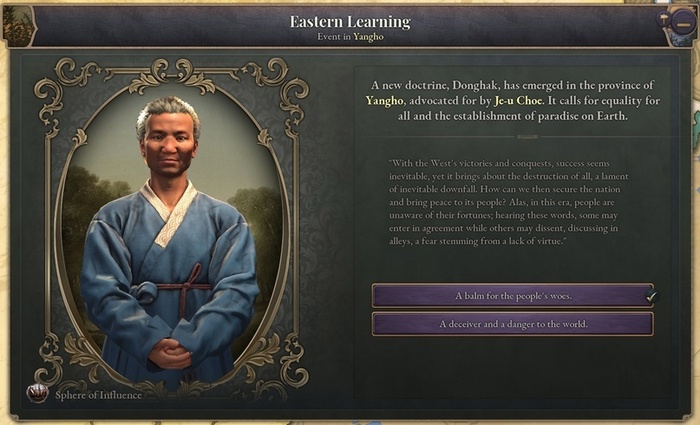Click the Sphere of Influence DLC icon

(38, 394)
